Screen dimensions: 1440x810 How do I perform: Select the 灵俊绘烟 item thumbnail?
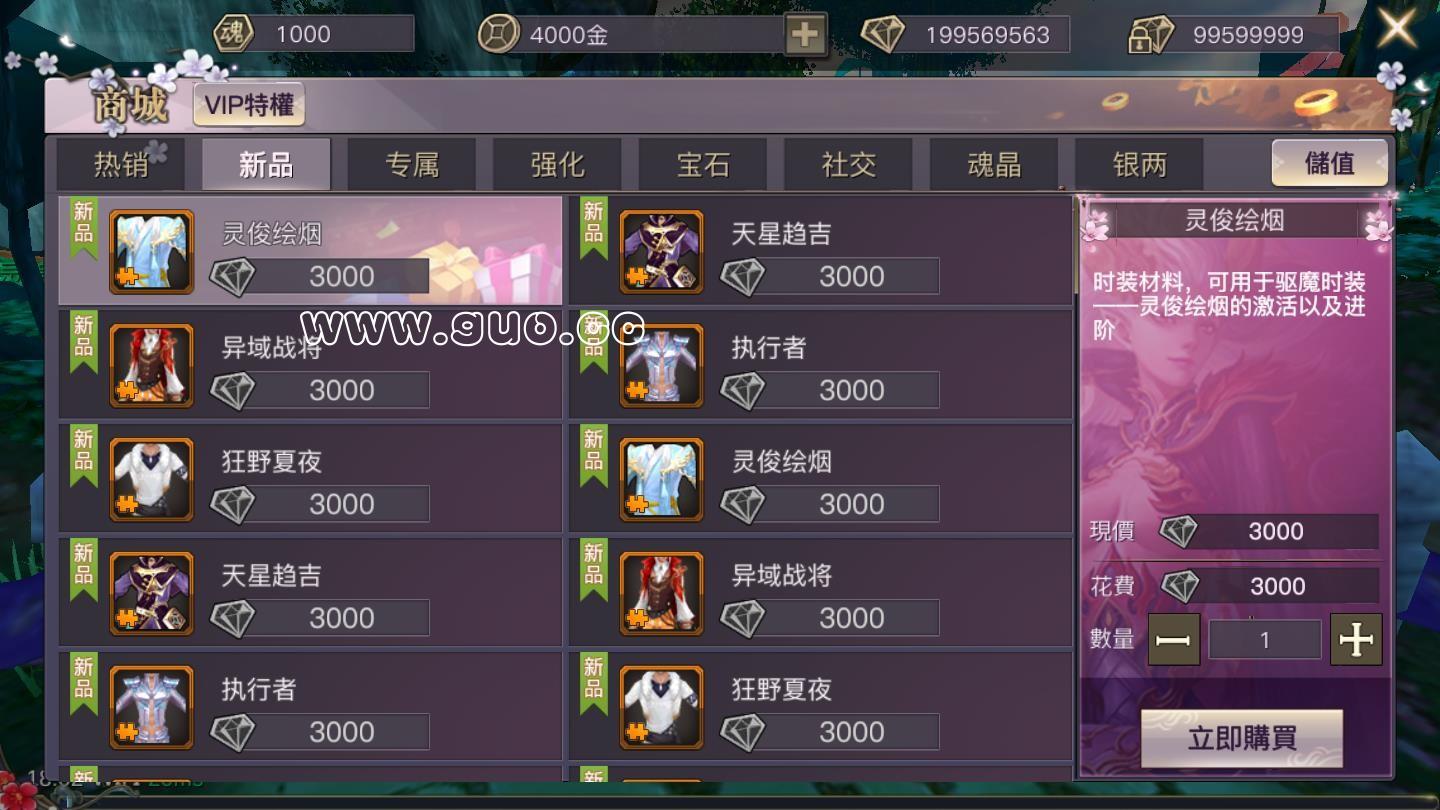(152, 252)
